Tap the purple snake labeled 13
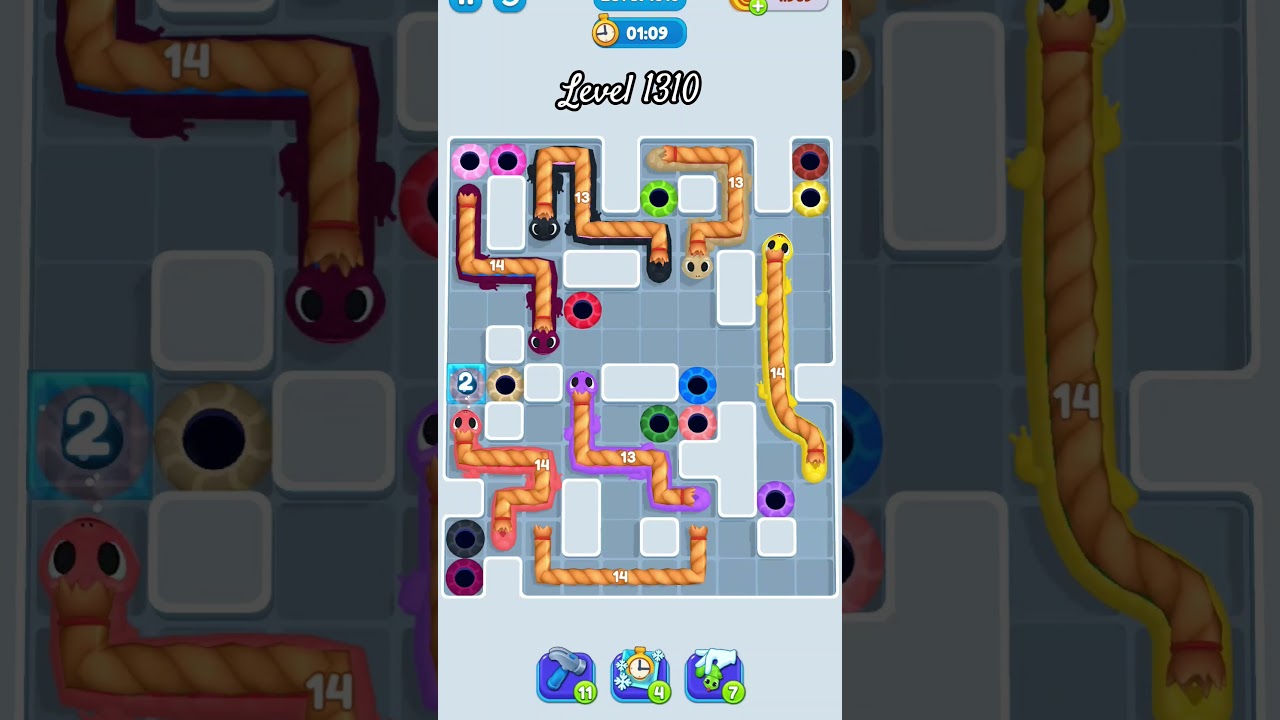This screenshot has width=1280, height=720. (628, 457)
